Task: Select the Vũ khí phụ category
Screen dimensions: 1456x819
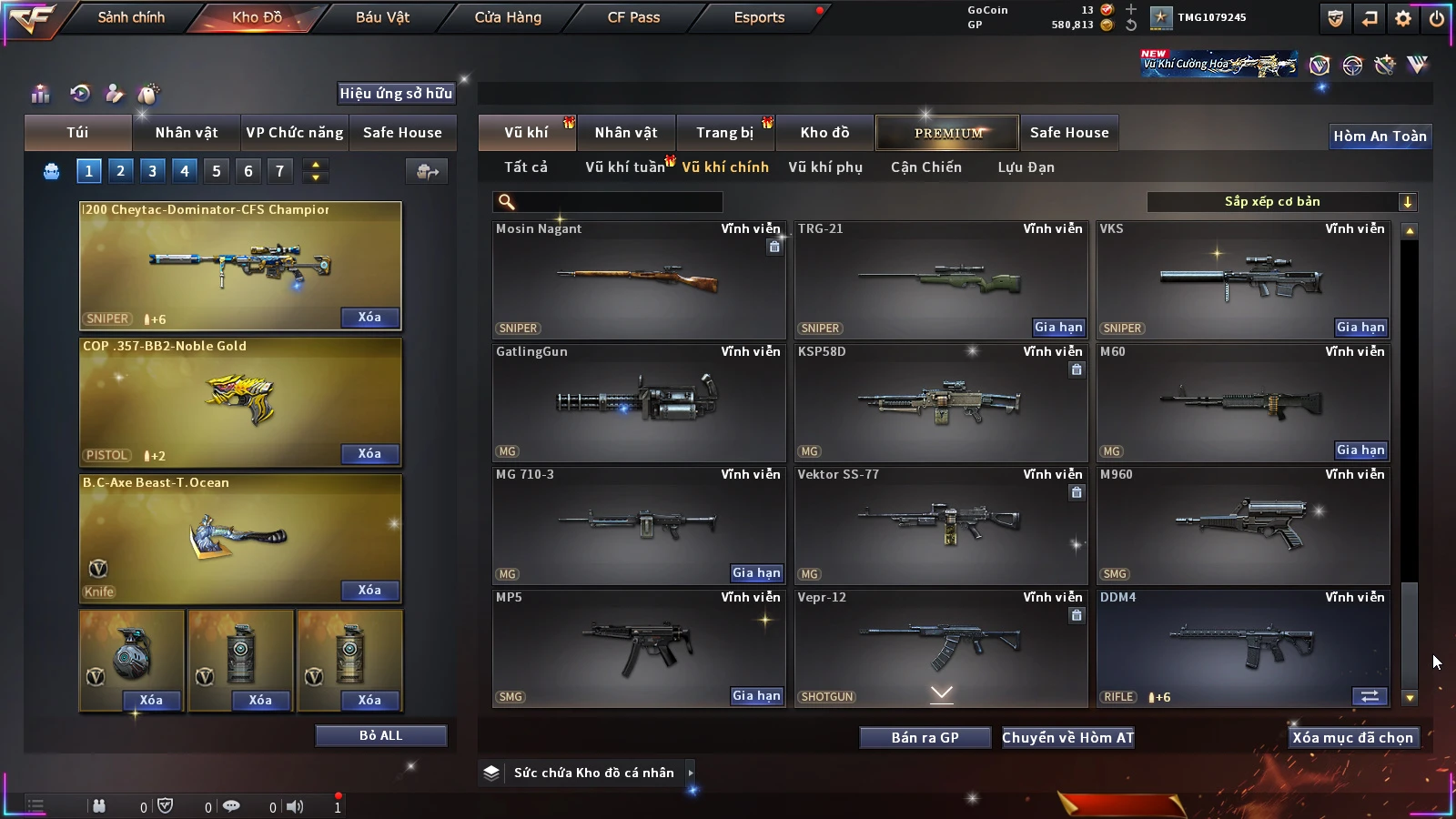Action: point(825,167)
